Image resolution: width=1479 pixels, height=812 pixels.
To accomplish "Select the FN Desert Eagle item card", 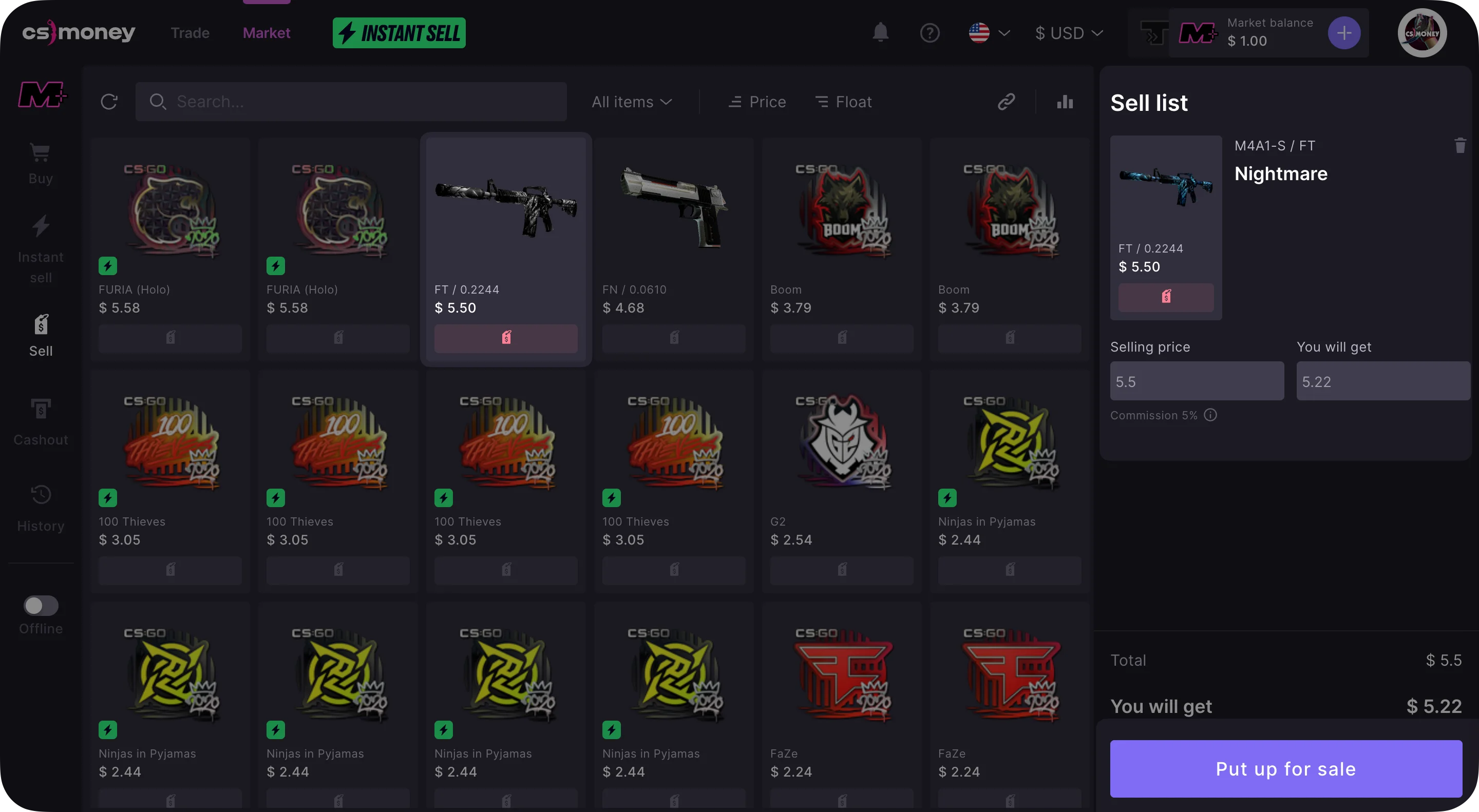I will tap(673, 229).
